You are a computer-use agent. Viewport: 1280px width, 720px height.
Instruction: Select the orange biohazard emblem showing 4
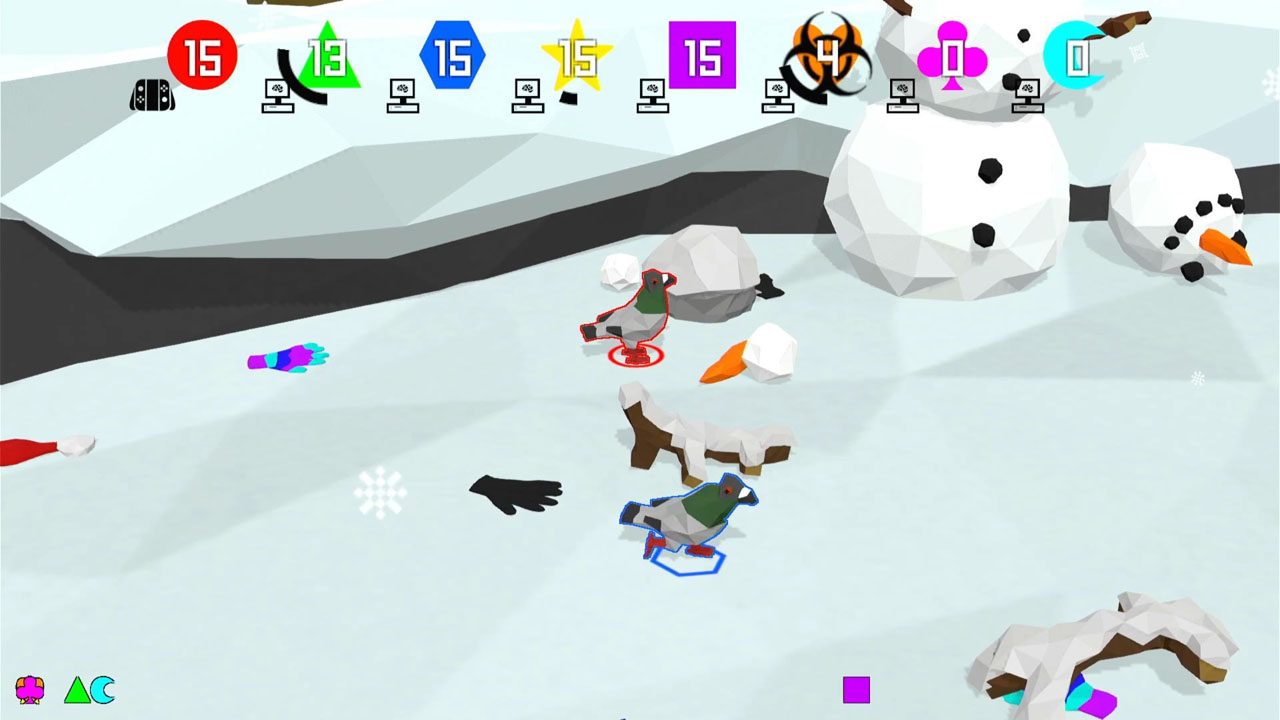[x=830, y=52]
